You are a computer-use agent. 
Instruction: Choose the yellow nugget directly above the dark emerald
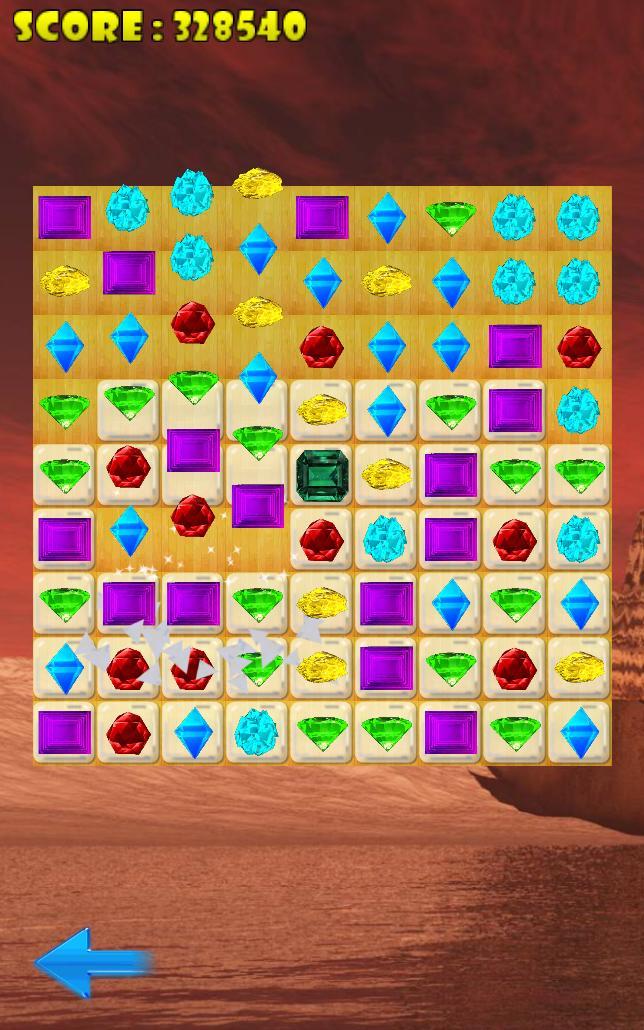pyautogui.click(x=322, y=410)
